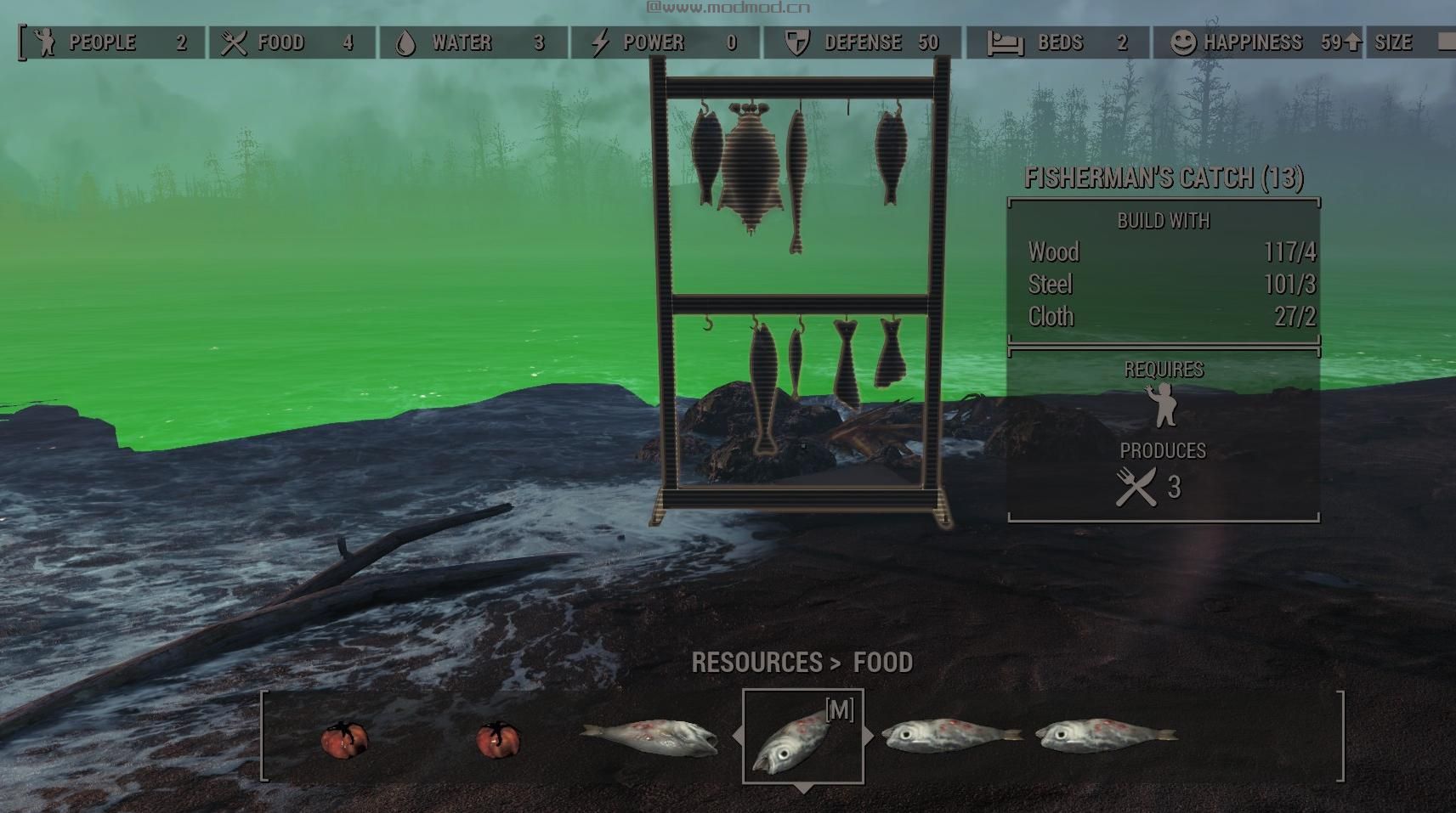Image resolution: width=1456 pixels, height=813 pixels.
Task: Select the highlighted Fisherman's Catch fish item
Action: [802, 737]
